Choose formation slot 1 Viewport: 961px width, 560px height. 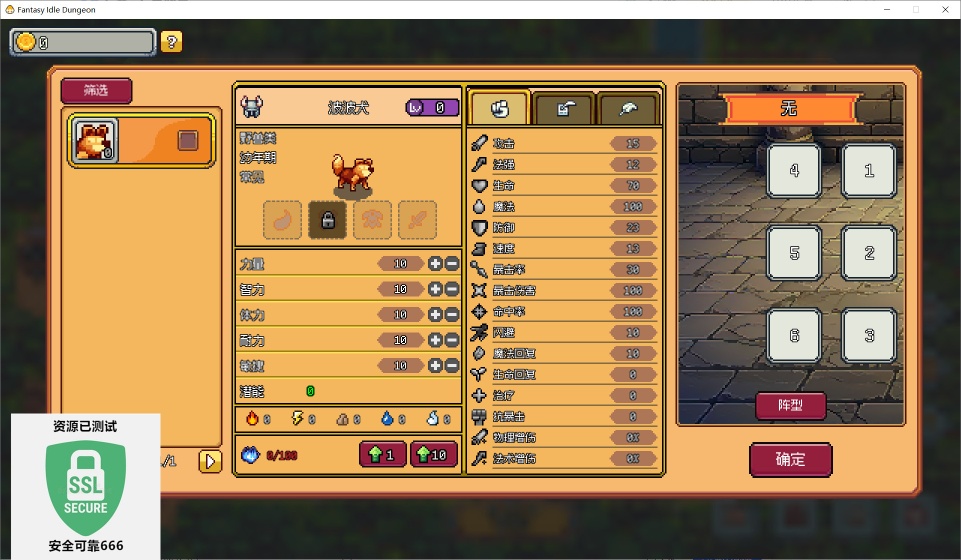pos(868,171)
